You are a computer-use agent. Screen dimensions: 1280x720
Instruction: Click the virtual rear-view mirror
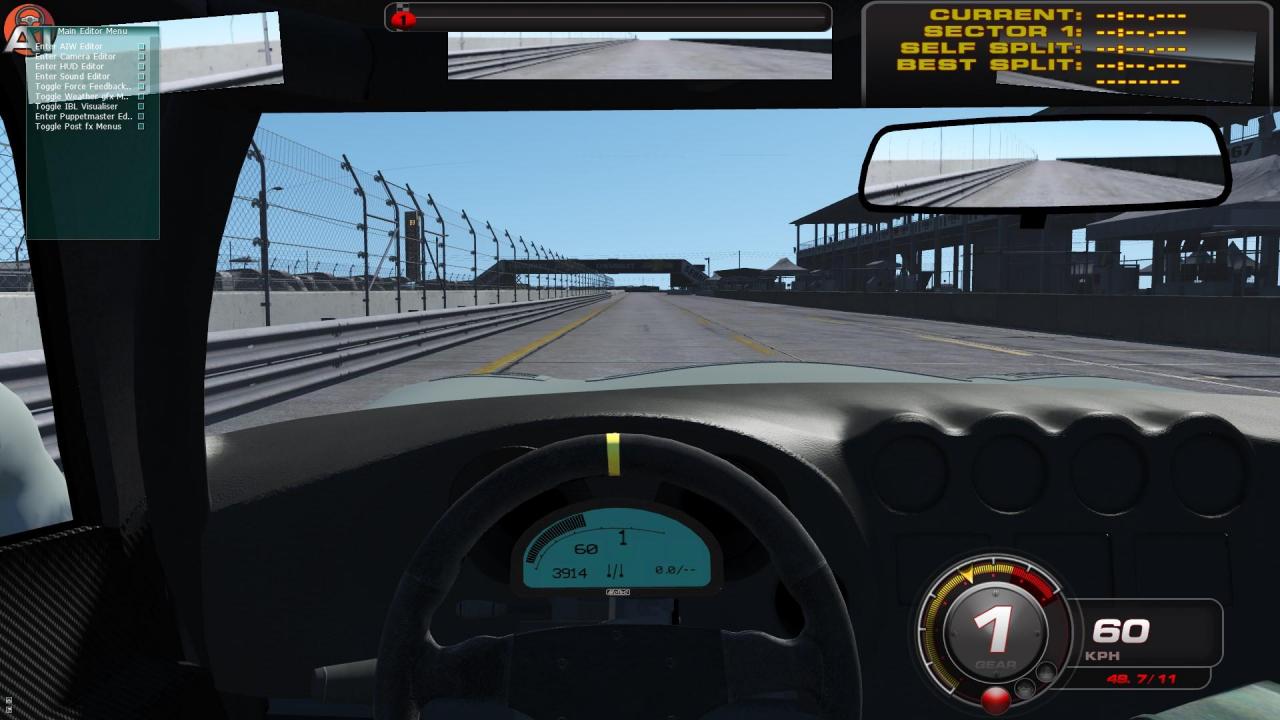click(1040, 163)
